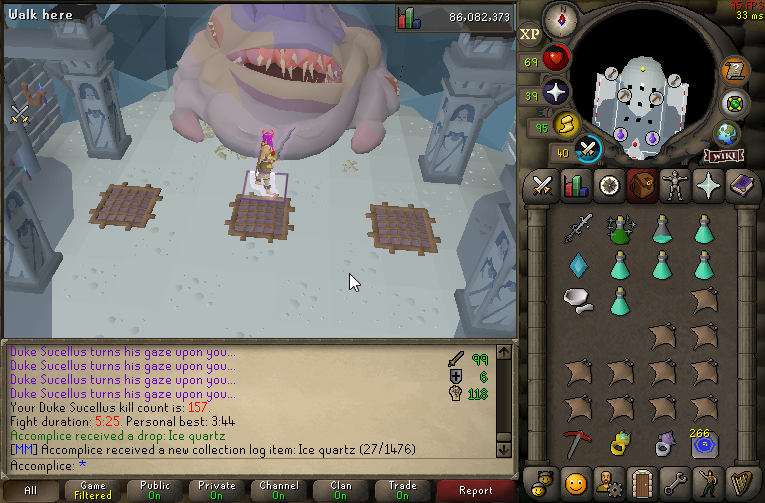
Task: Open the Clan chat filter tab
Action: click(340, 491)
